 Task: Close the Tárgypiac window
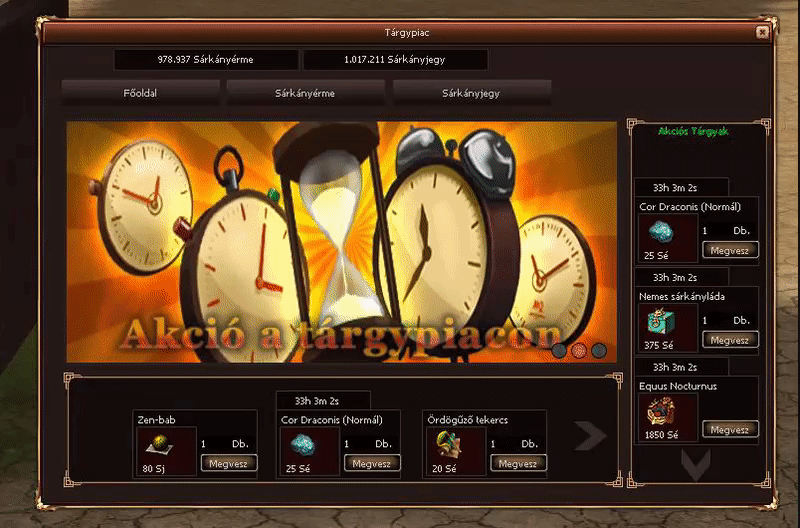tap(763, 32)
